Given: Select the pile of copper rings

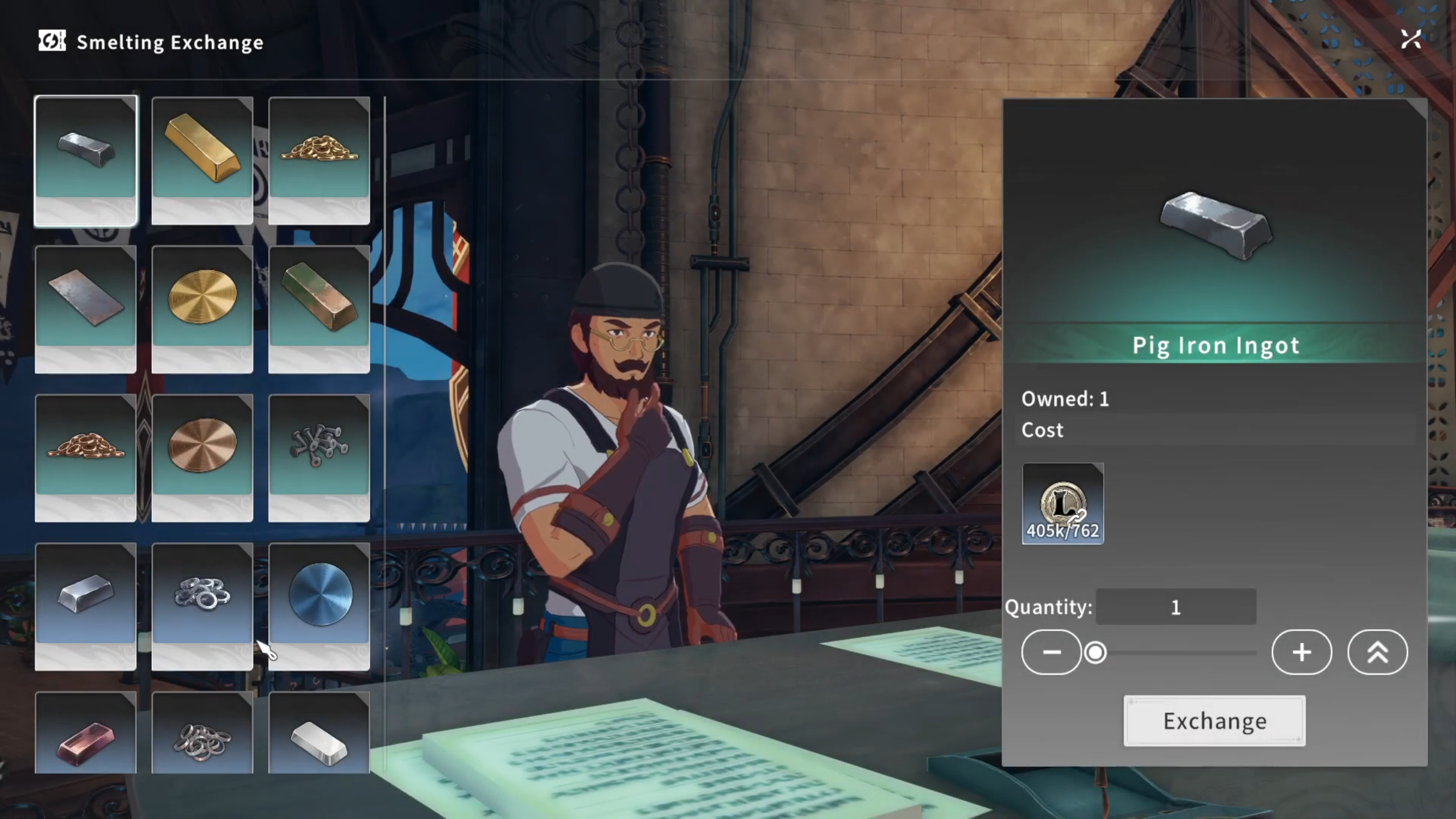Looking at the screenshot, I should click(x=86, y=458).
